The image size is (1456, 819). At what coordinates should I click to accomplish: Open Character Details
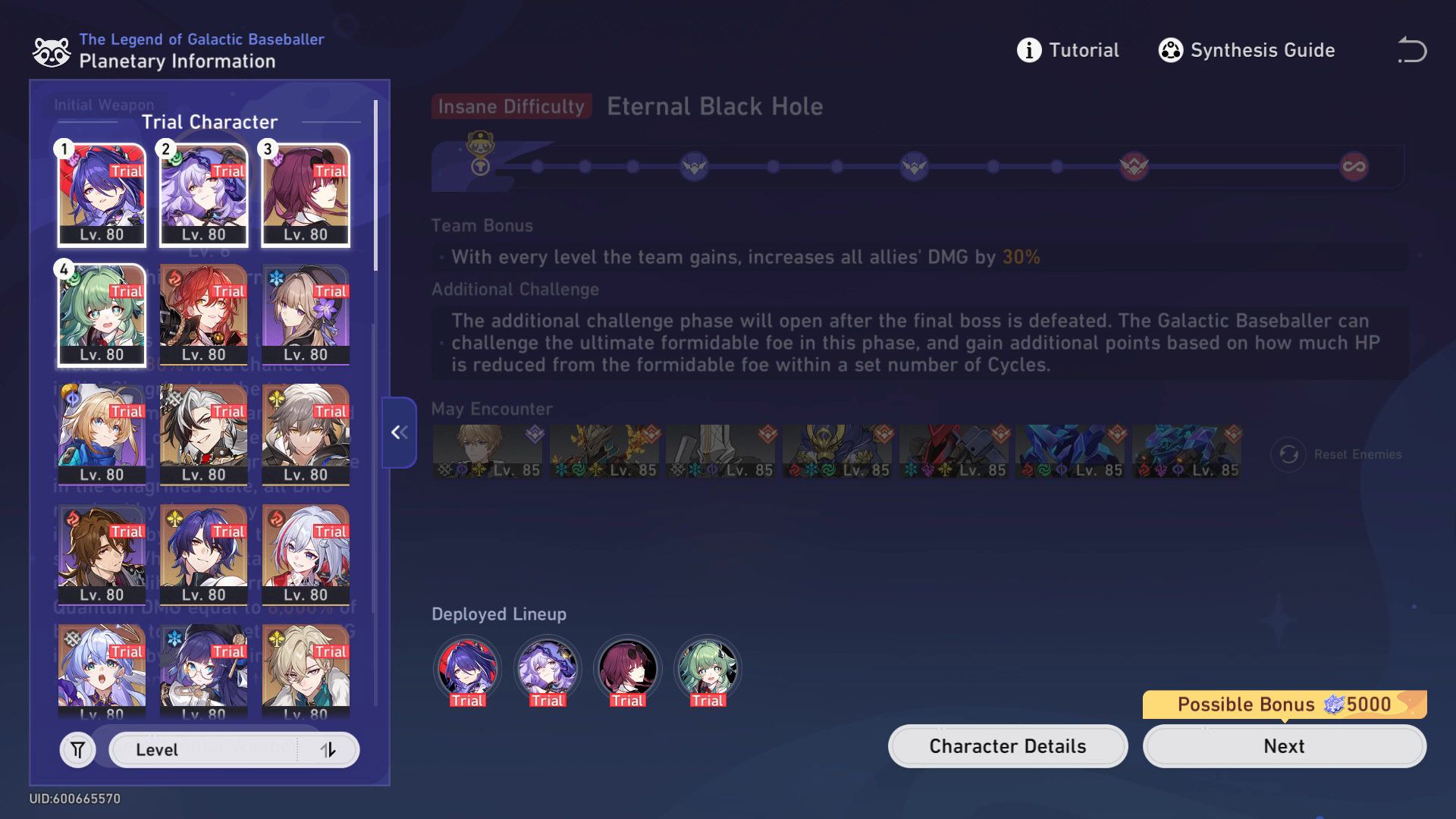(1007, 745)
